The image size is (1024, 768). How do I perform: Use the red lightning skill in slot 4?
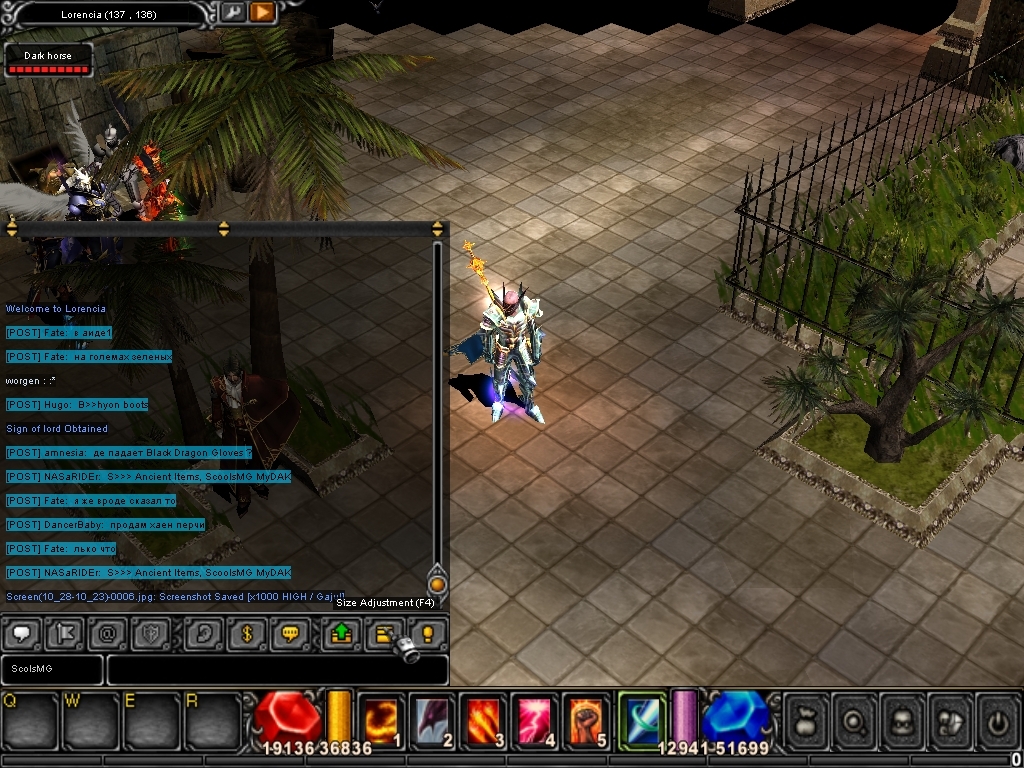click(x=536, y=718)
